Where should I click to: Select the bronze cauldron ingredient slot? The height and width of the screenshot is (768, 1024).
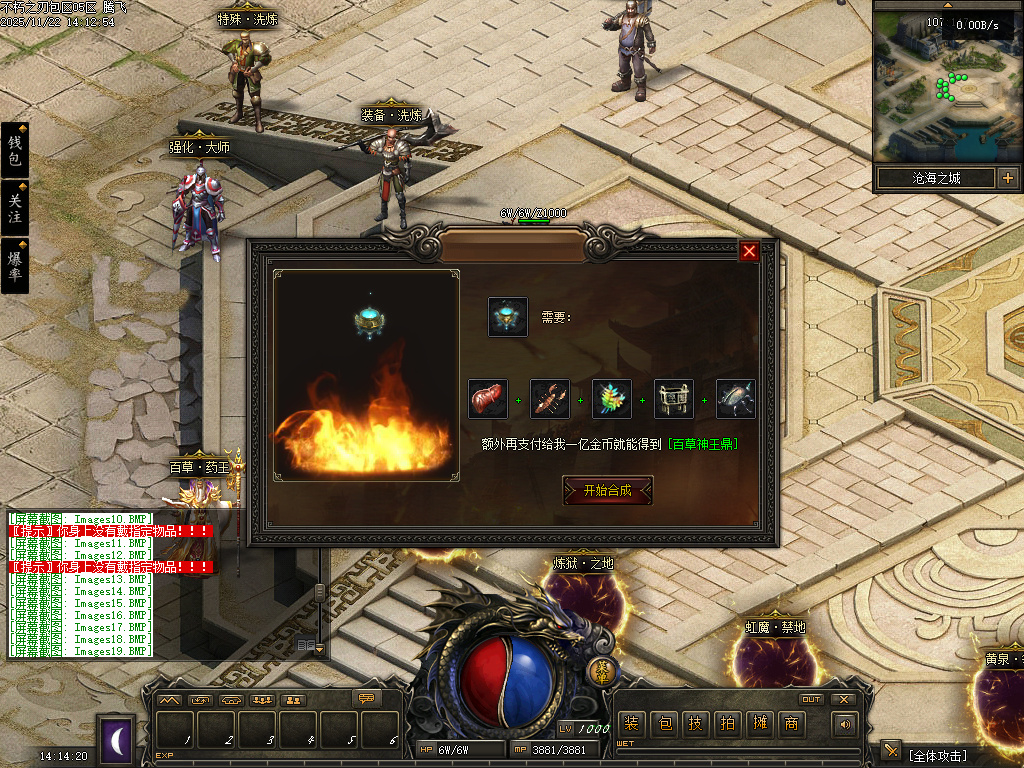pos(674,399)
